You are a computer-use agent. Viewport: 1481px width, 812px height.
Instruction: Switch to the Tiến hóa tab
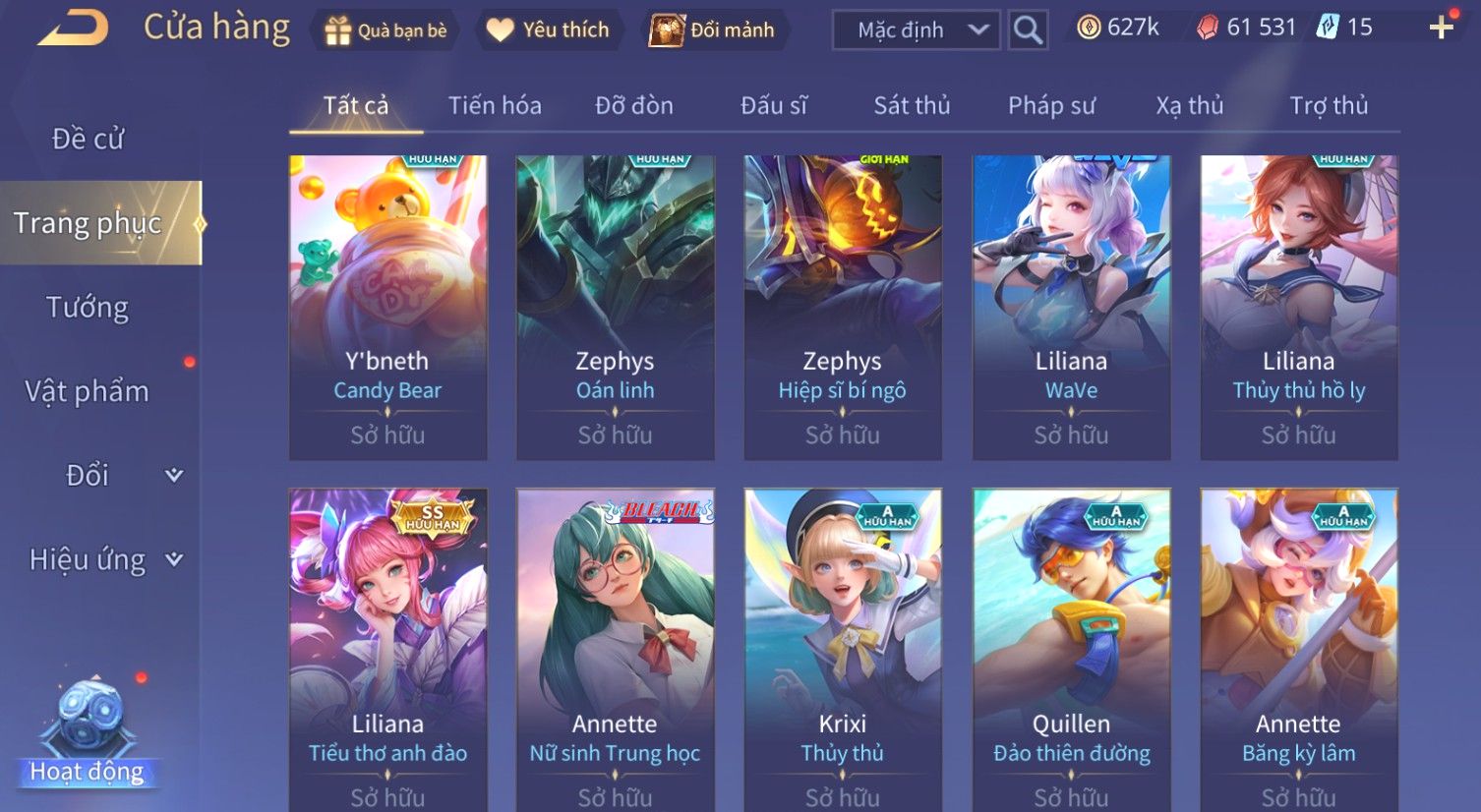495,106
